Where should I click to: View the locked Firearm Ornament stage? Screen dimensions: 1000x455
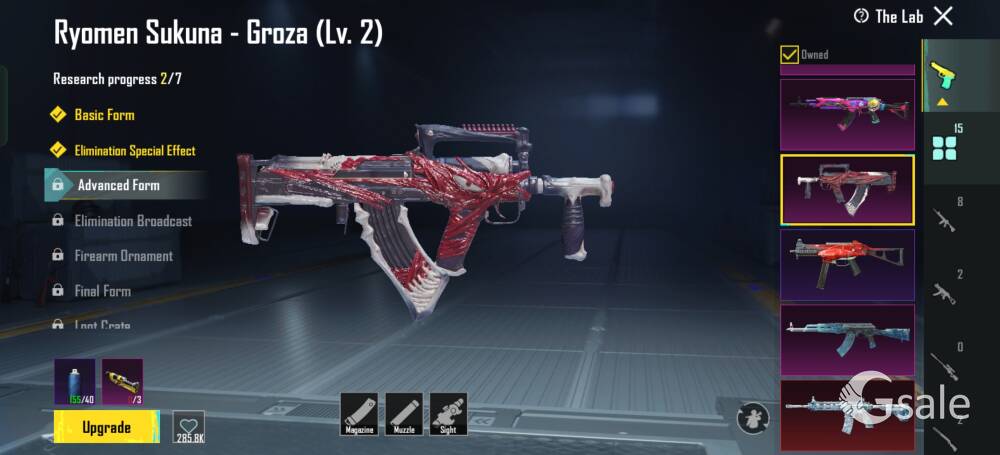pyautogui.click(x=123, y=256)
